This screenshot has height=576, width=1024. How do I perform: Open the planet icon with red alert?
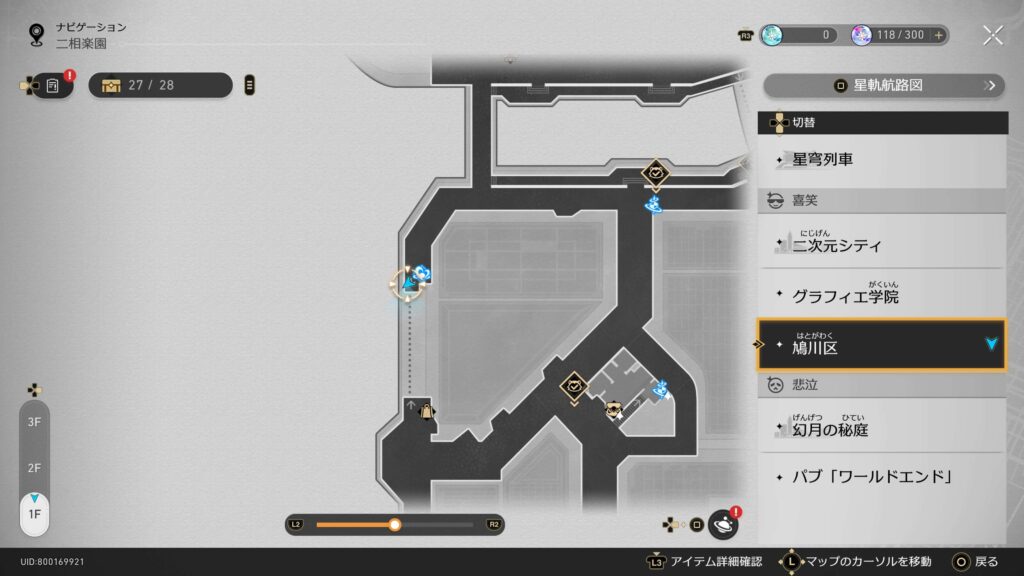click(723, 524)
